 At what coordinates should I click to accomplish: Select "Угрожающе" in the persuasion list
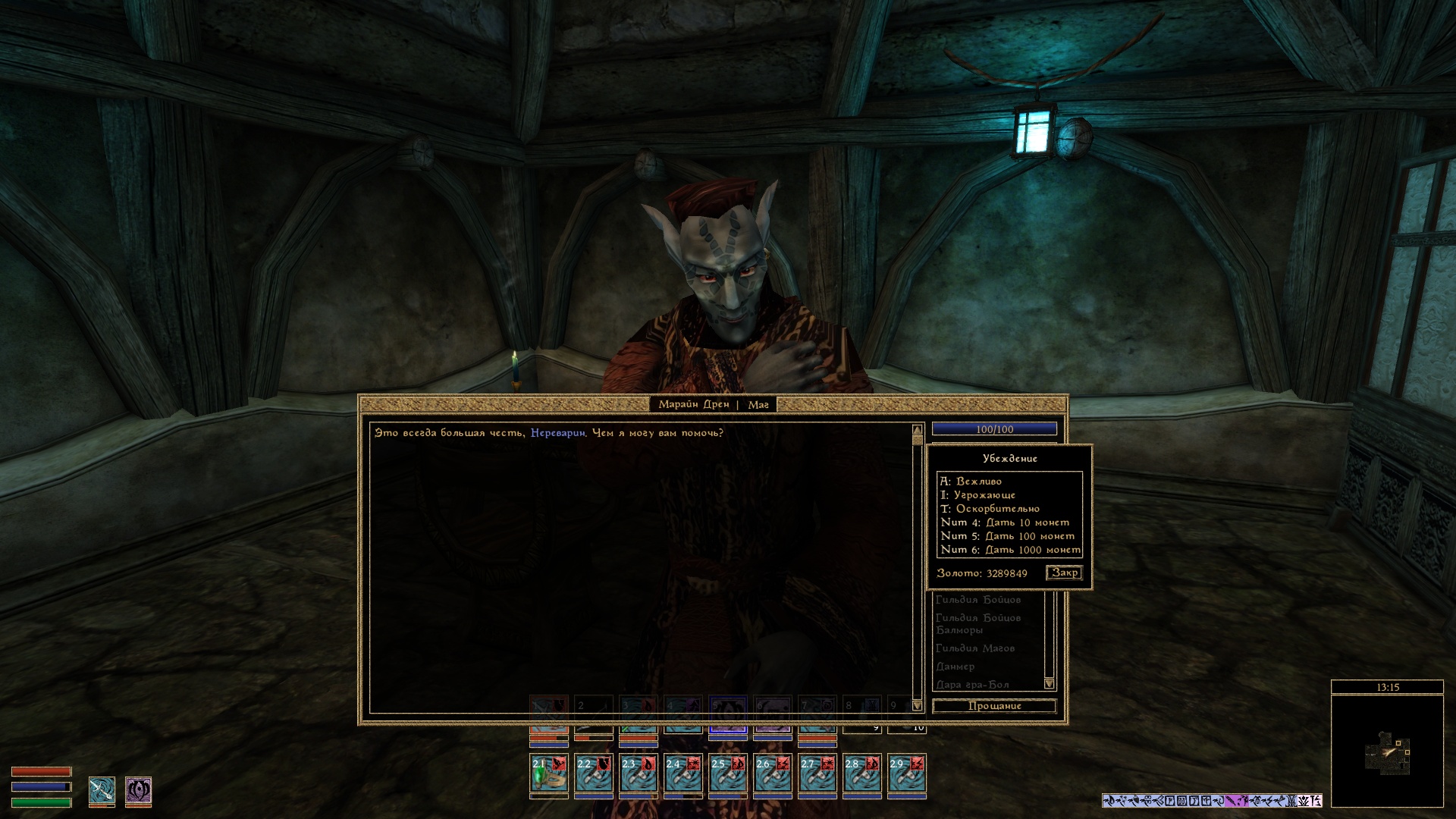[984, 495]
